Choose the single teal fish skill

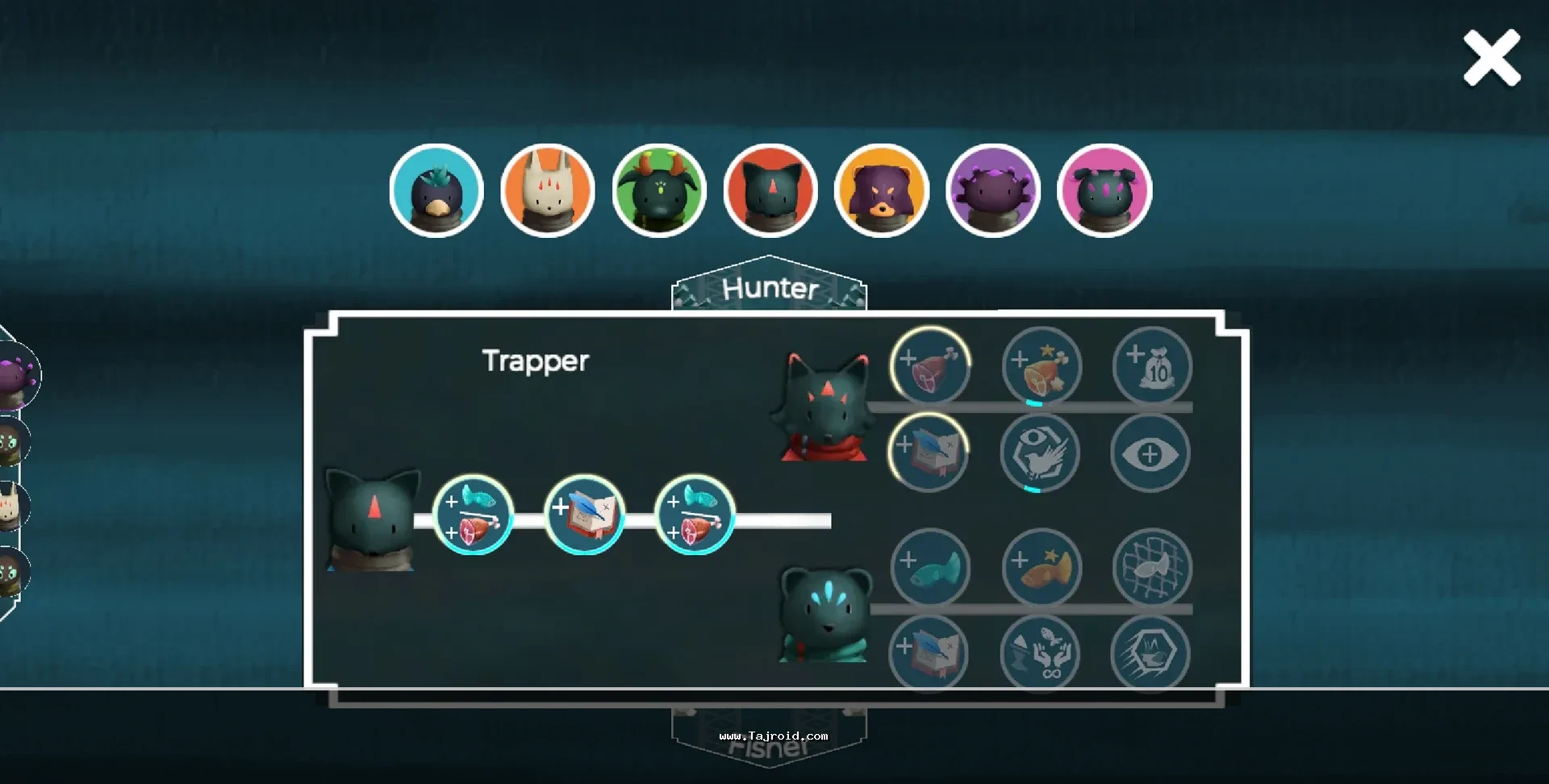[x=930, y=567]
